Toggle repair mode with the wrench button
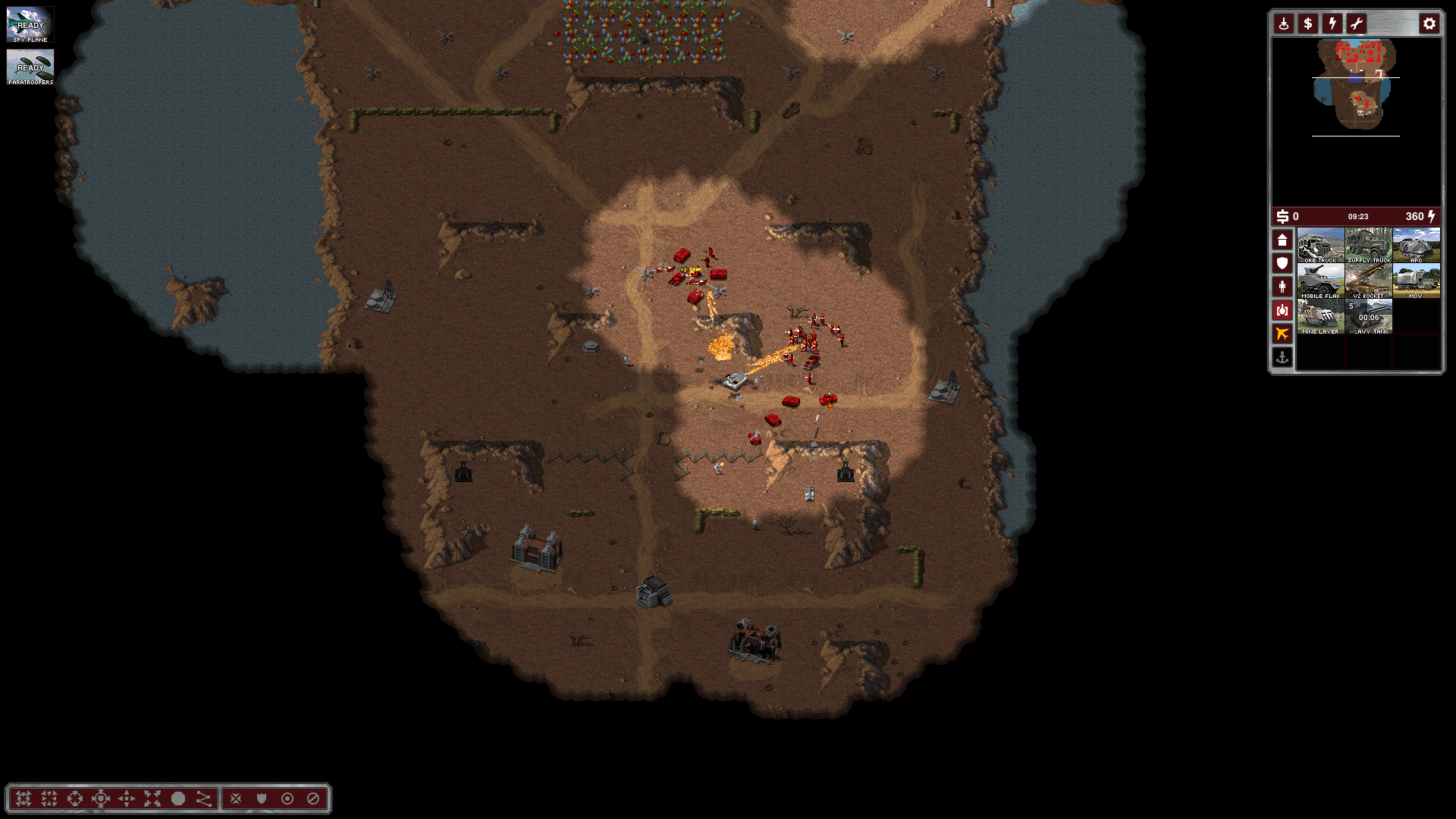This screenshot has height=819, width=1456. [1357, 24]
